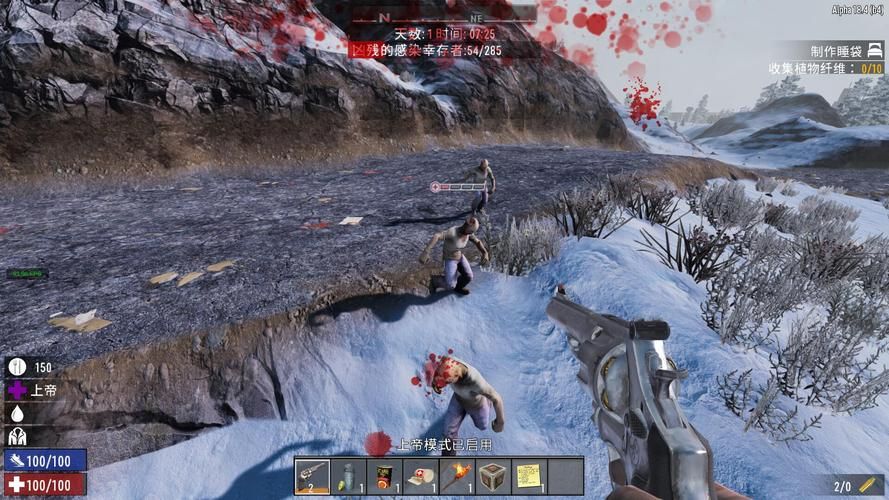
Task: Click the water drop thirst icon
Action: tap(17, 413)
